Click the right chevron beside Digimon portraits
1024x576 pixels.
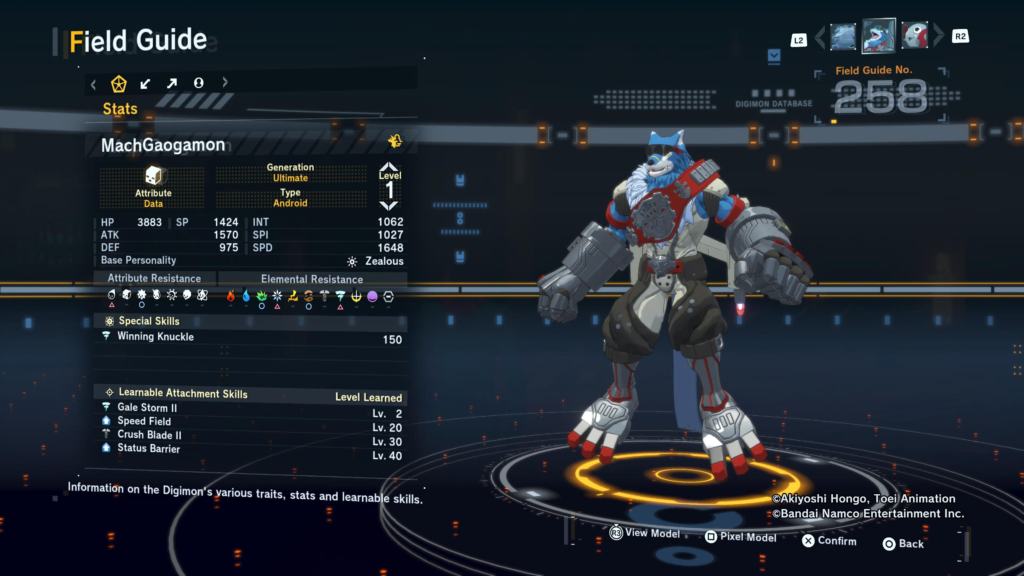point(937,38)
